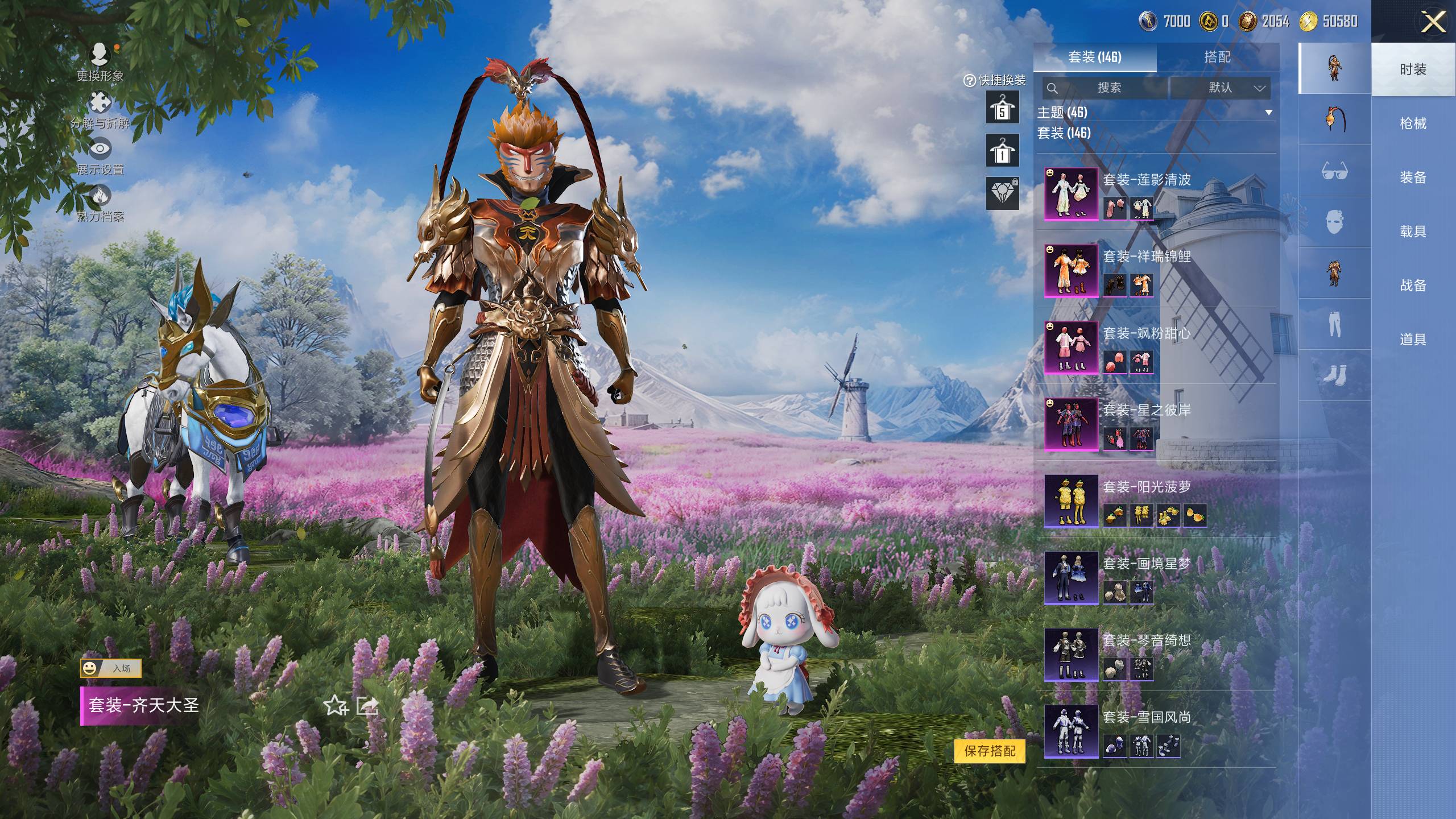Close the wardrobe with the X button
Screen dimensions: 1456x819
point(1433,23)
